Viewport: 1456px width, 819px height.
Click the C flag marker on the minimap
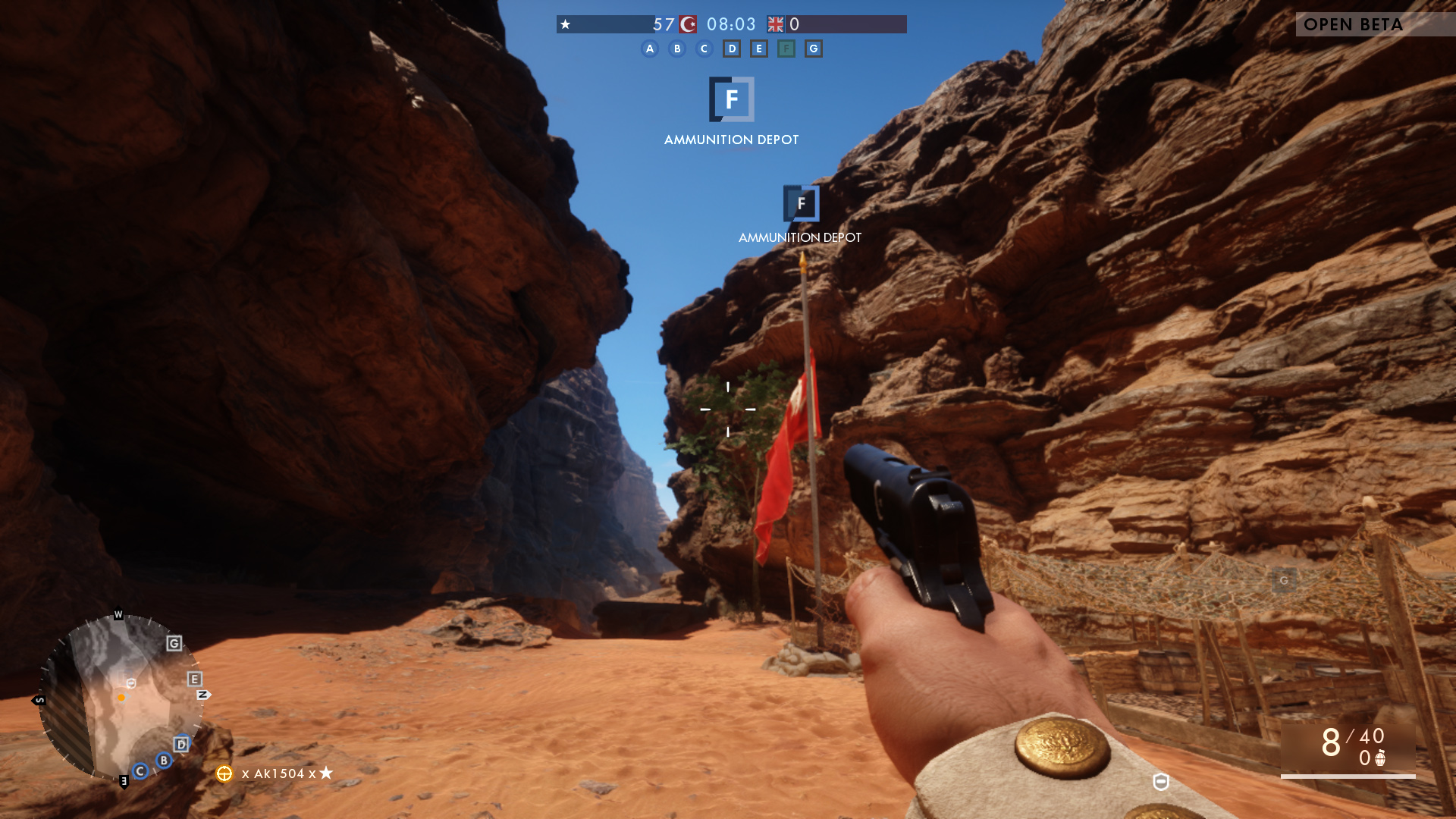point(140,771)
